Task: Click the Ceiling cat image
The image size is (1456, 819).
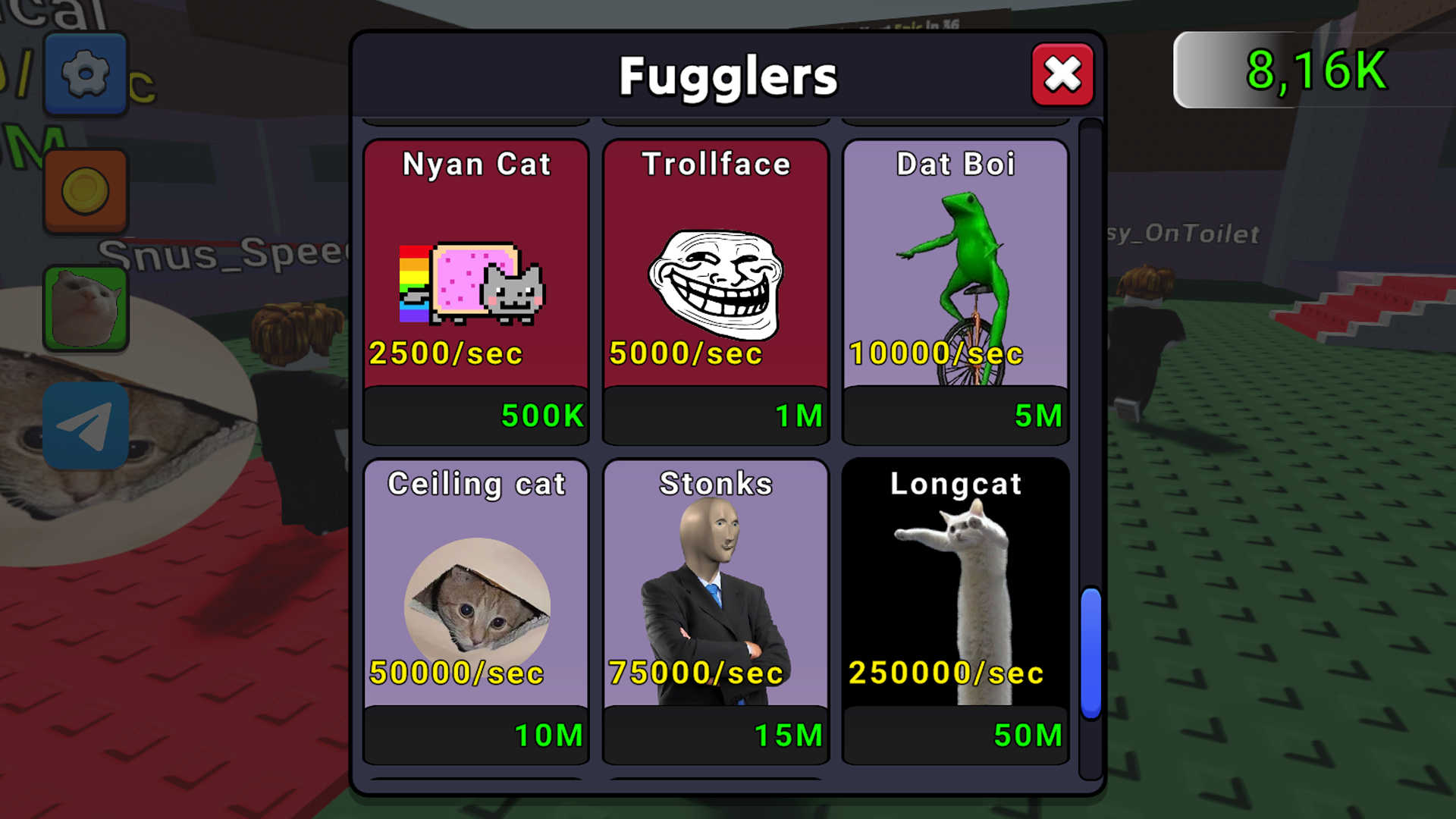Action: [x=475, y=599]
